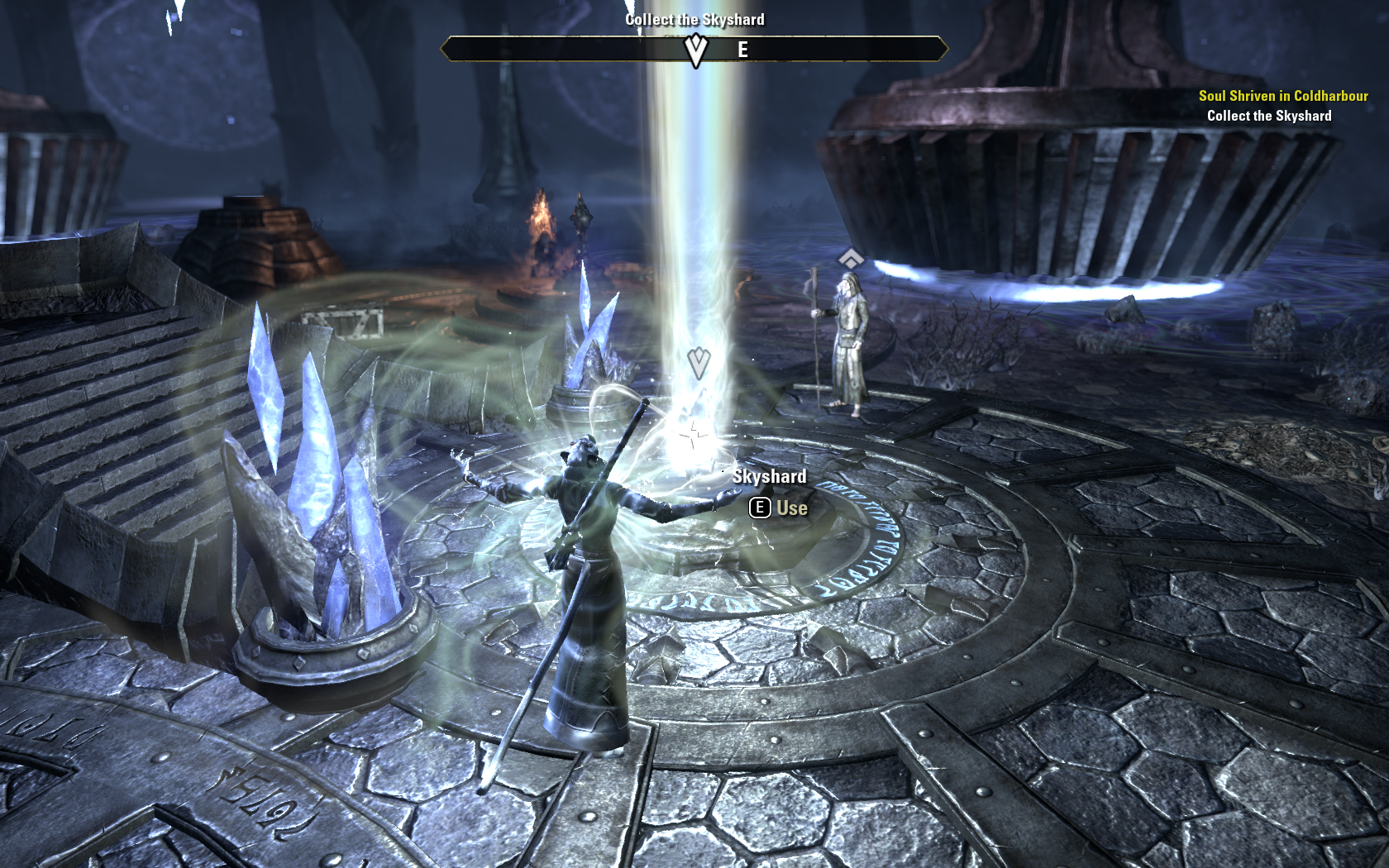
Task: Select the Soul Shriven in Coldharbour quest title
Action: coord(1282,96)
